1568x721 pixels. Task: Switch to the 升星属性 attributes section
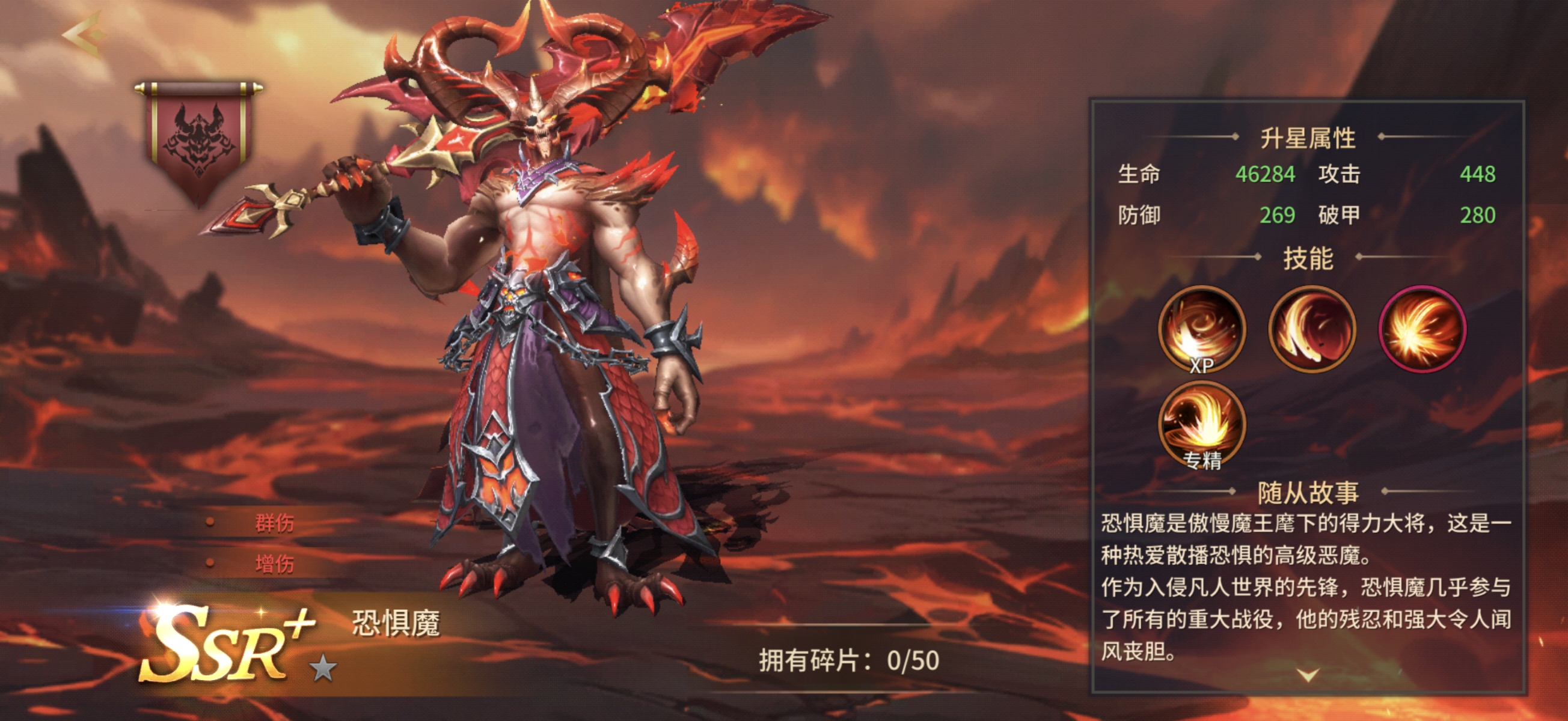point(1309,139)
